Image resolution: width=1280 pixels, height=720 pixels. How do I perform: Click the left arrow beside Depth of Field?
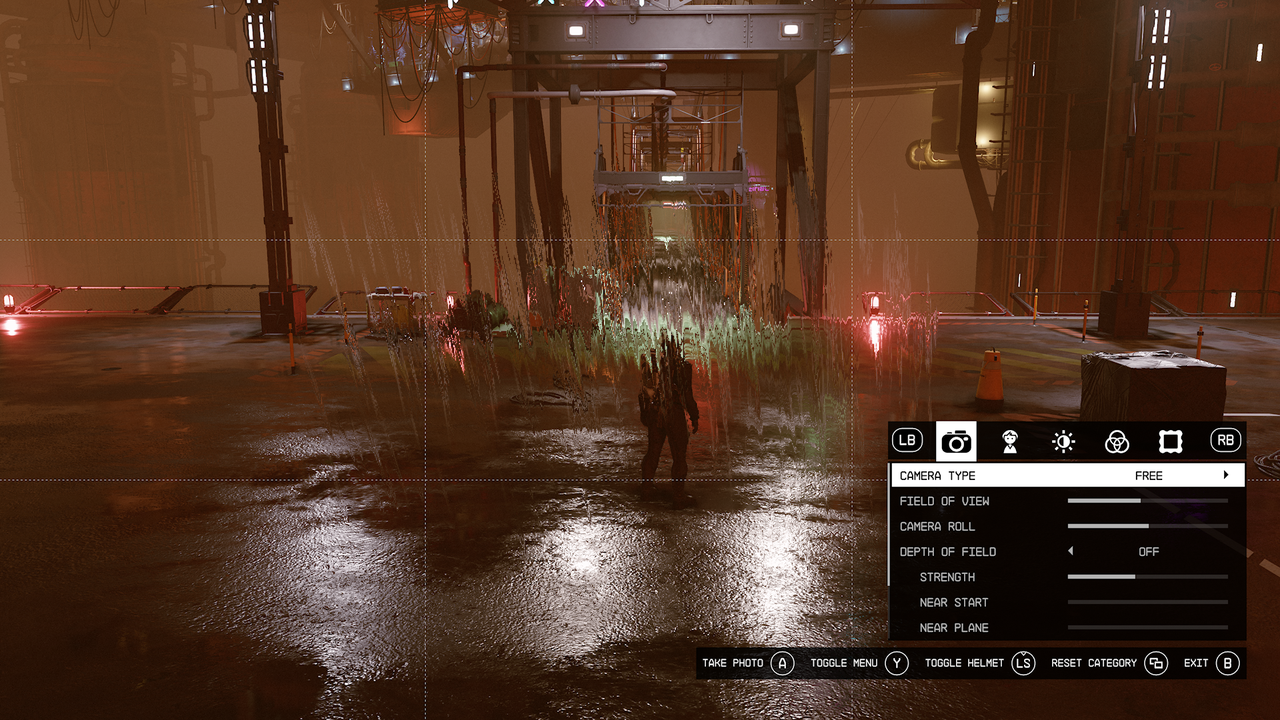(1070, 551)
